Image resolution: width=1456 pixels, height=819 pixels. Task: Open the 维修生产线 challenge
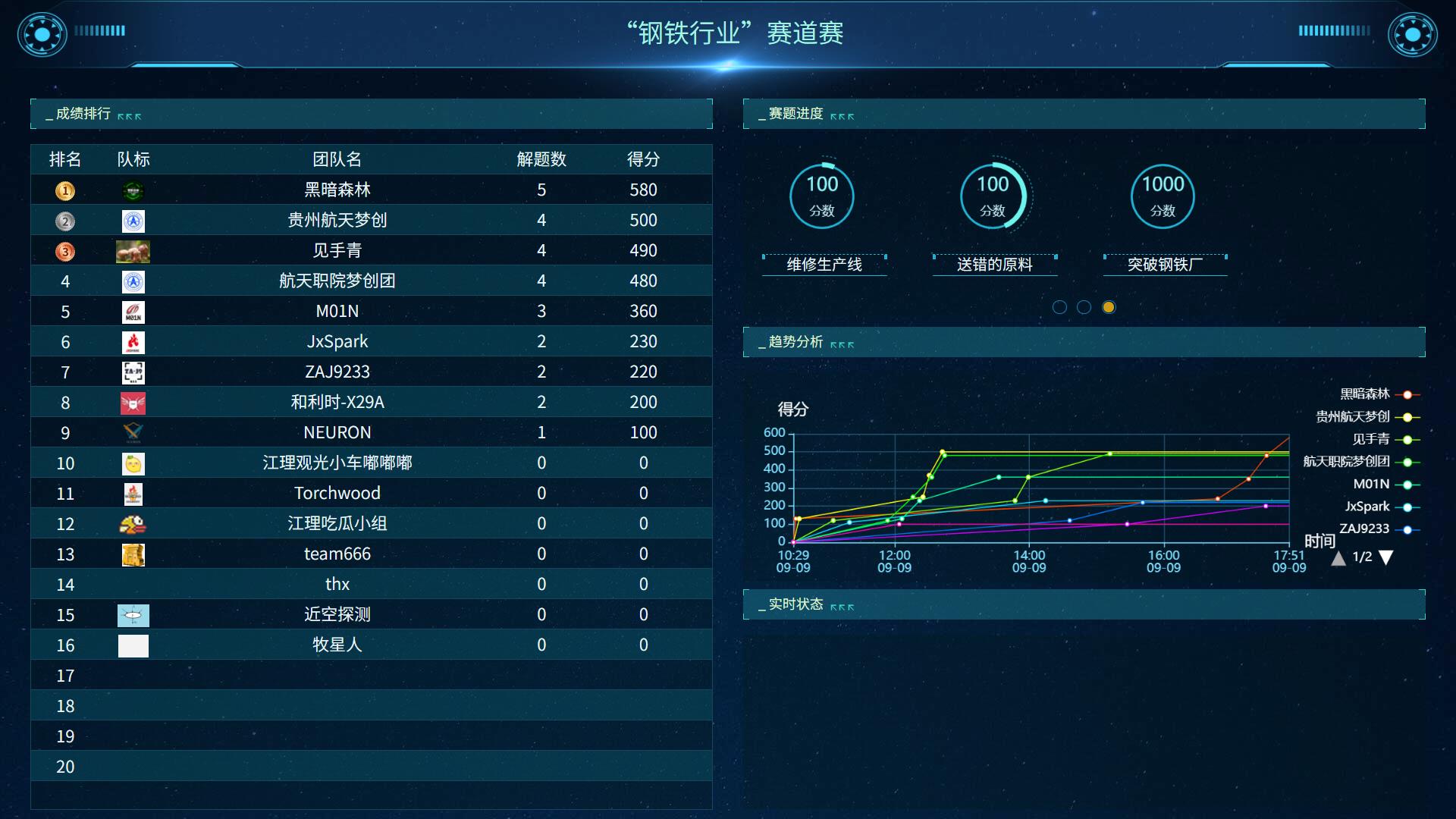(x=824, y=264)
